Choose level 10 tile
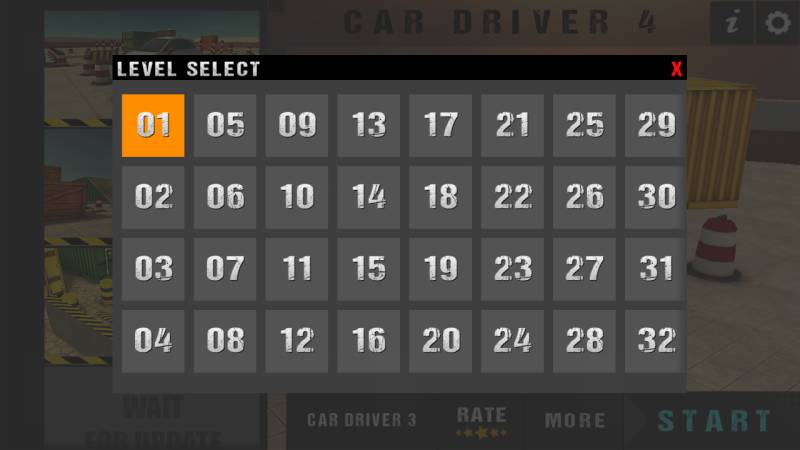This screenshot has height=450, width=800. tap(297, 197)
